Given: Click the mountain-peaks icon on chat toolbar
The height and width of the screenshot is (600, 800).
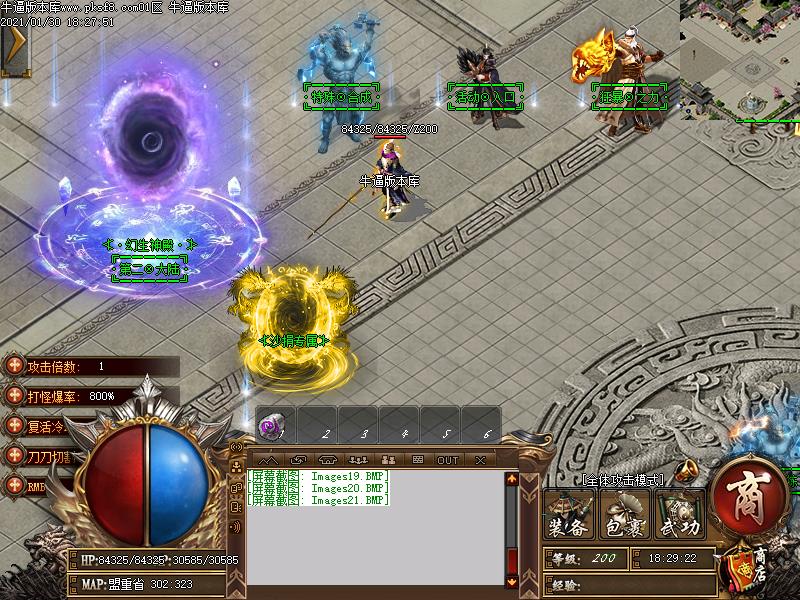Looking at the screenshot, I should (269, 460).
